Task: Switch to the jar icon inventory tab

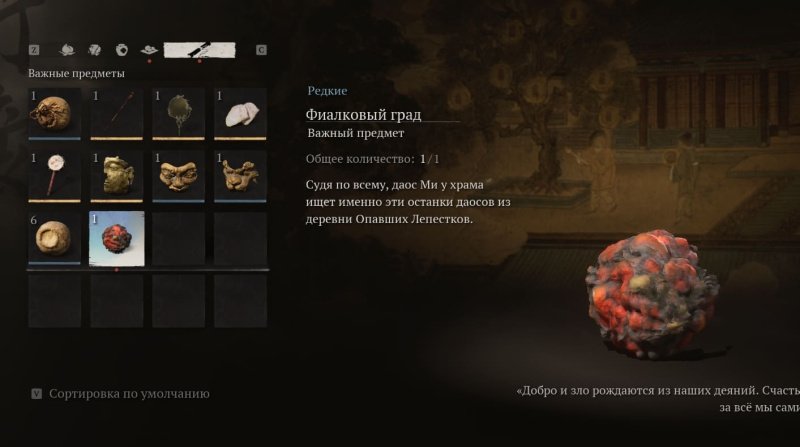Action: pos(122,49)
